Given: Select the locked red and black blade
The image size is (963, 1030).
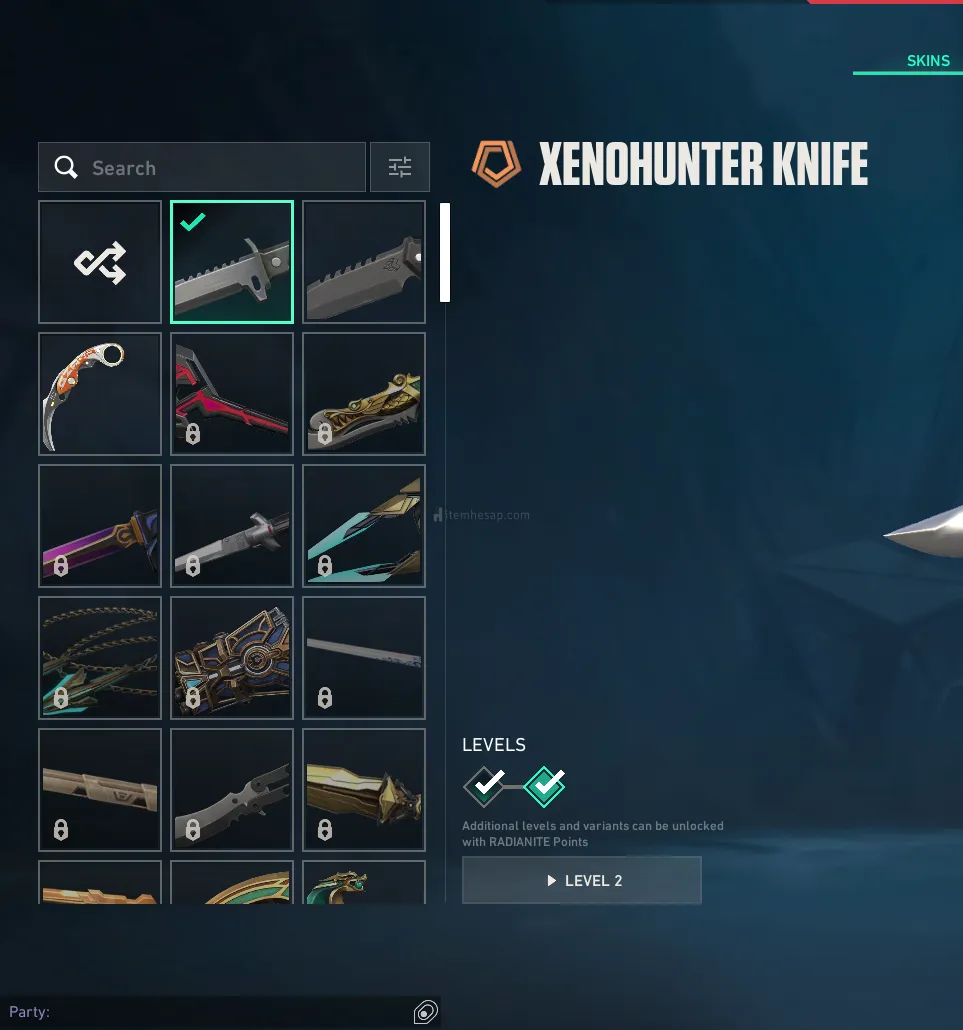Looking at the screenshot, I should pos(232,394).
